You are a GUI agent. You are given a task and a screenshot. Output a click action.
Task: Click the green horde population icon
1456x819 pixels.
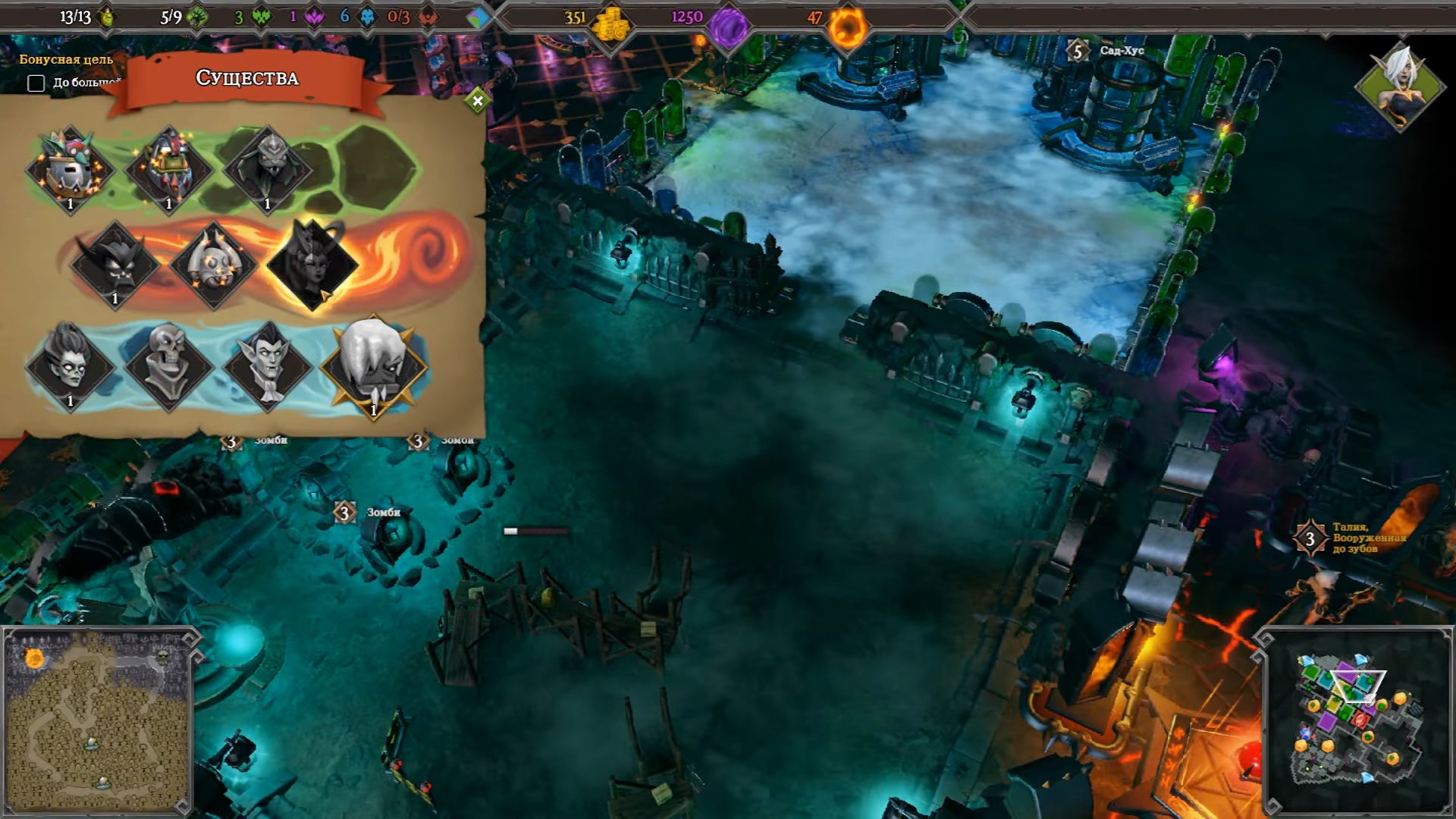(x=107, y=17)
